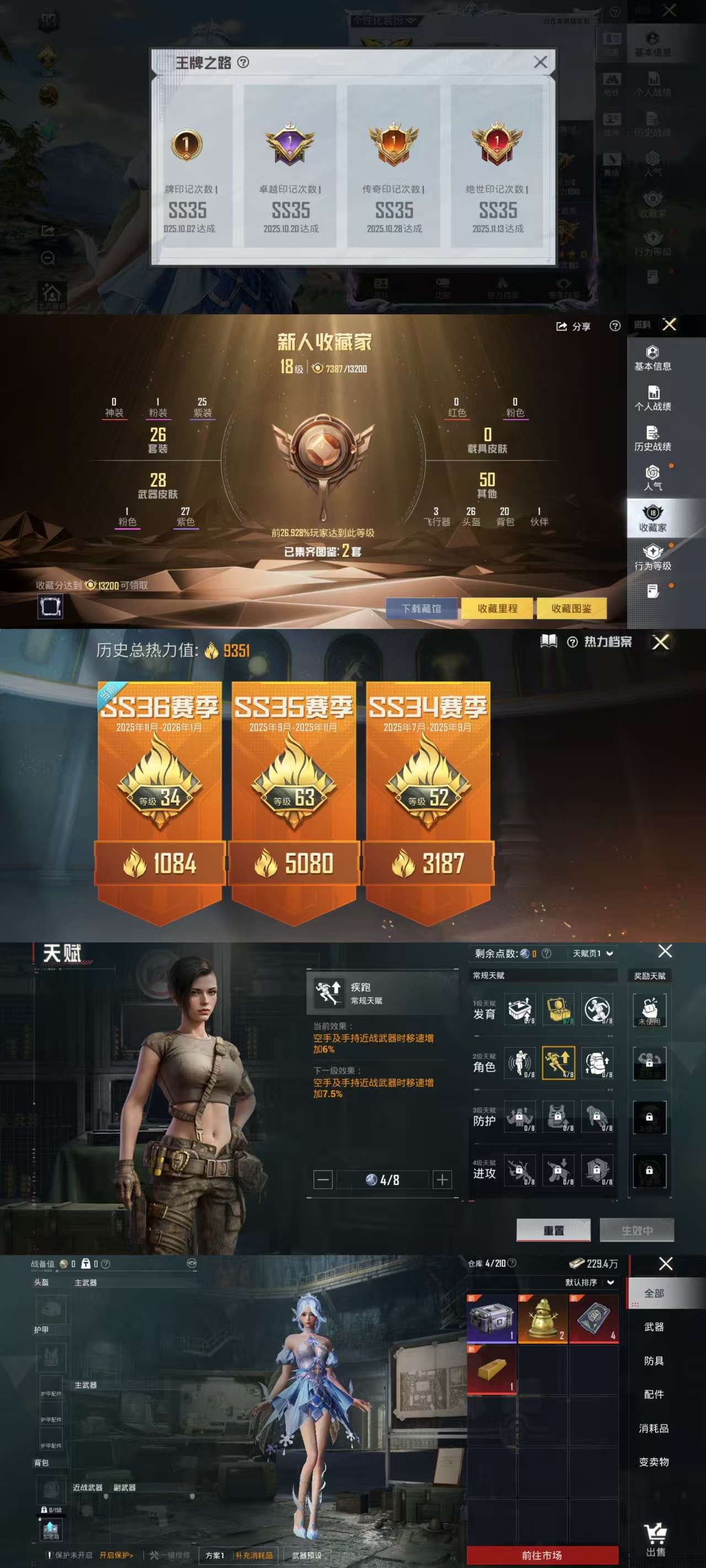Close the 王牌之路 popup window
706x1568 pixels.
(x=539, y=62)
